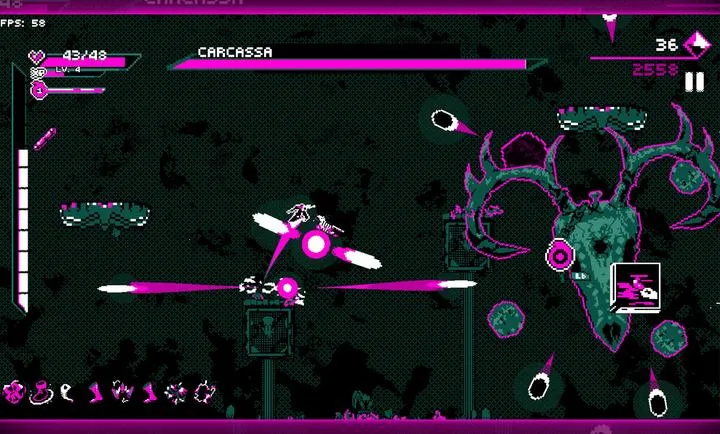This screenshot has width=720, height=434.
Task: Pause the game with the pause button
Action: (x=694, y=82)
